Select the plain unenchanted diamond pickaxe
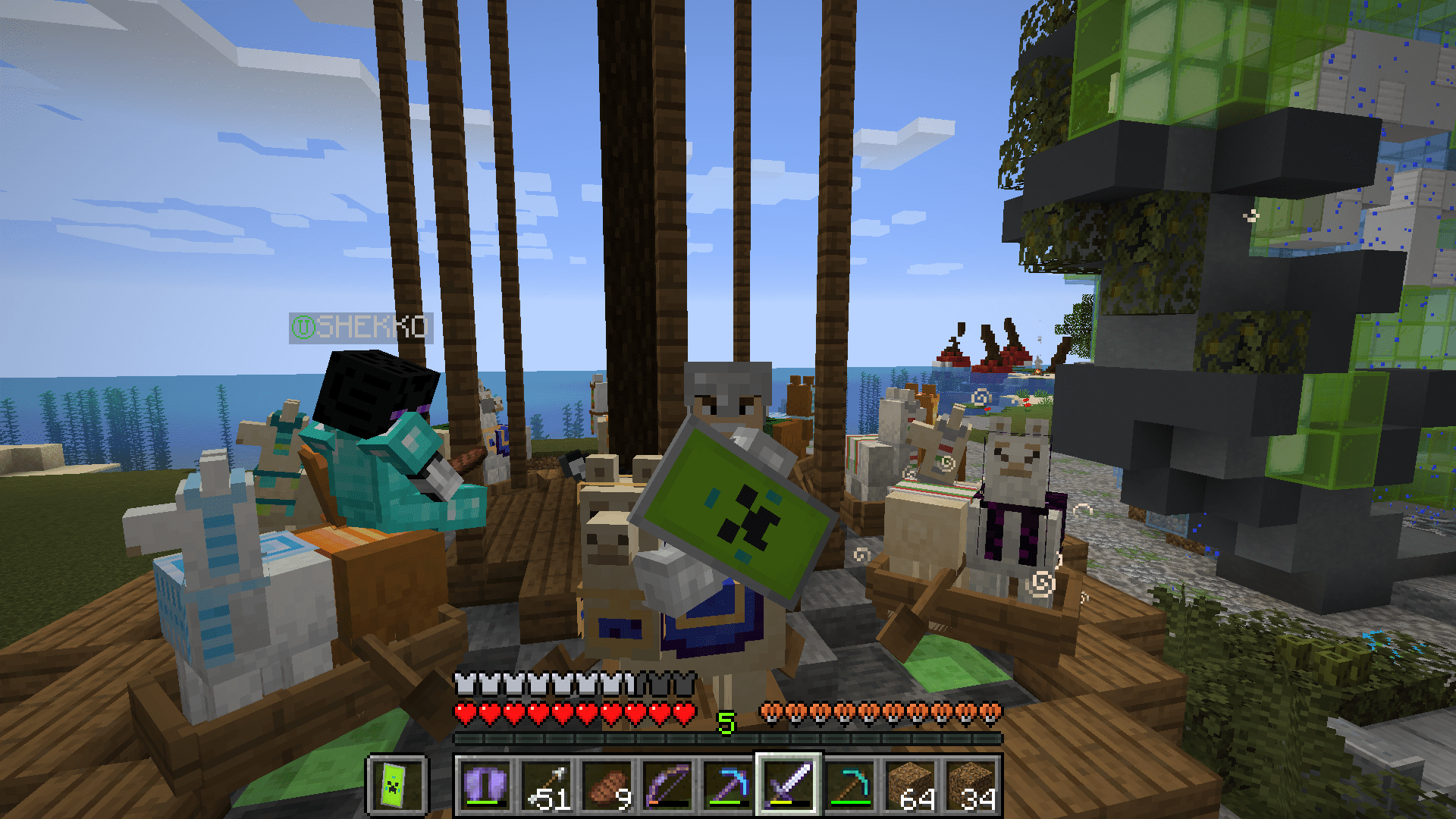 [x=849, y=785]
